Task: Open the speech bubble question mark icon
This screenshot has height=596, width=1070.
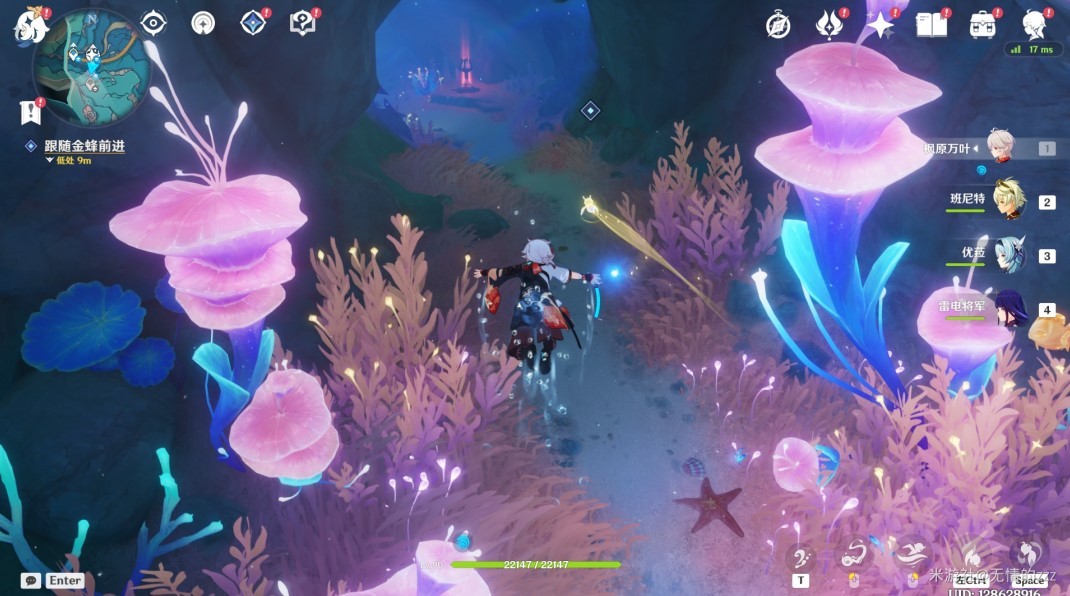Action: (x=302, y=23)
